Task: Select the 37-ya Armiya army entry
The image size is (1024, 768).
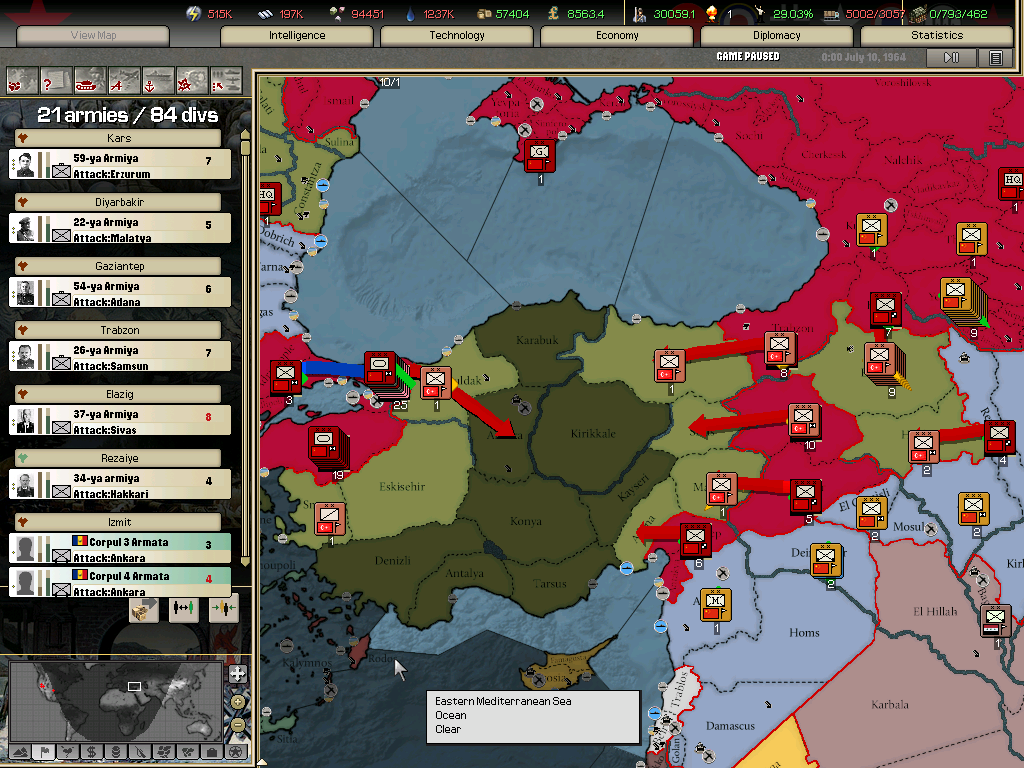Action: click(x=120, y=421)
